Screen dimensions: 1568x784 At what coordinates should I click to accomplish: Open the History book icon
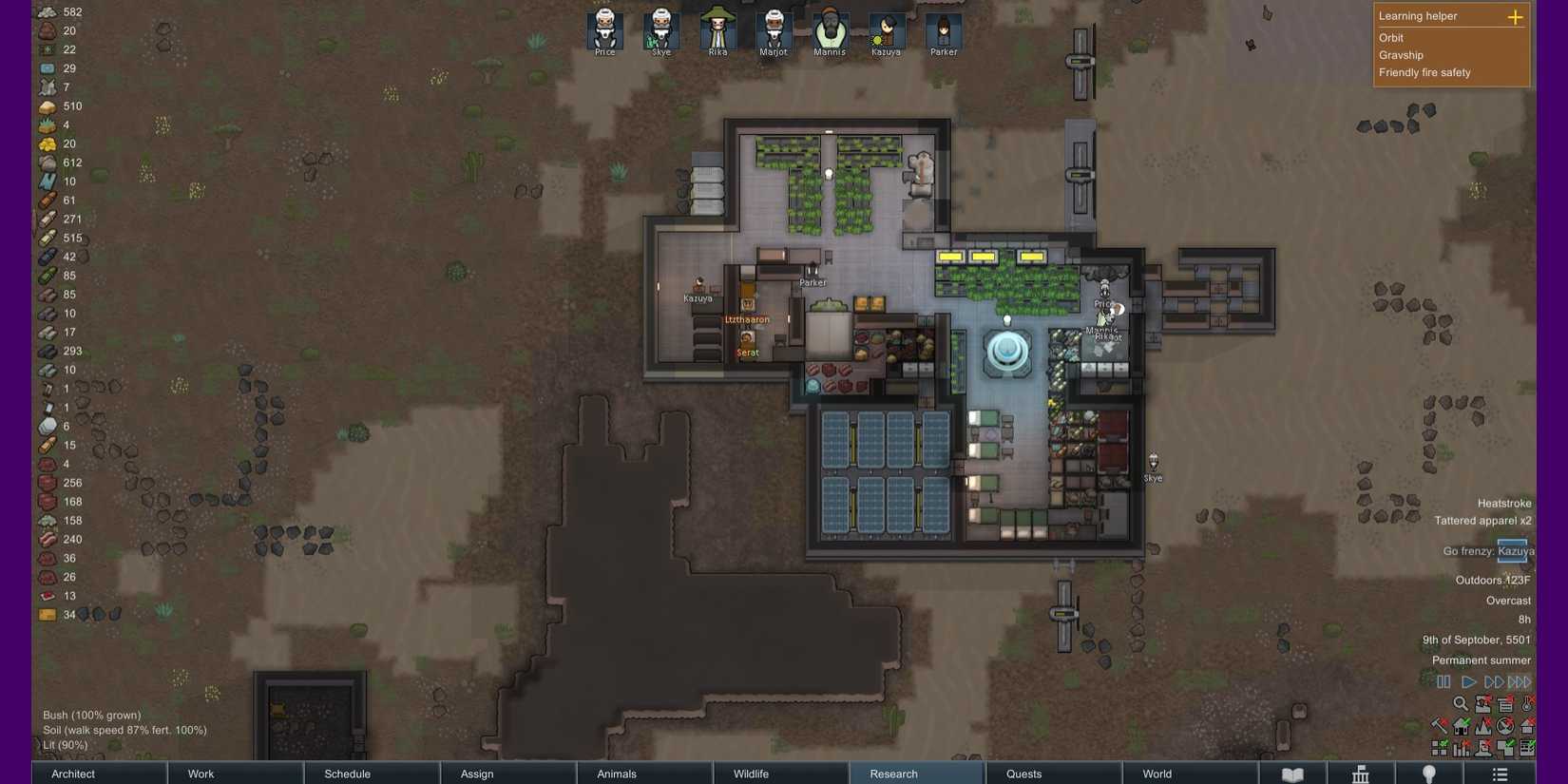point(1292,774)
